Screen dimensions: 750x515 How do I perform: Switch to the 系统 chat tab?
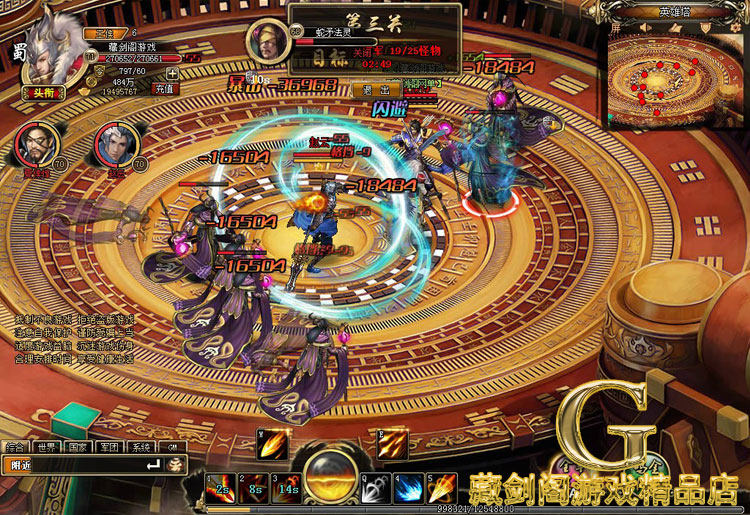pyautogui.click(x=142, y=447)
